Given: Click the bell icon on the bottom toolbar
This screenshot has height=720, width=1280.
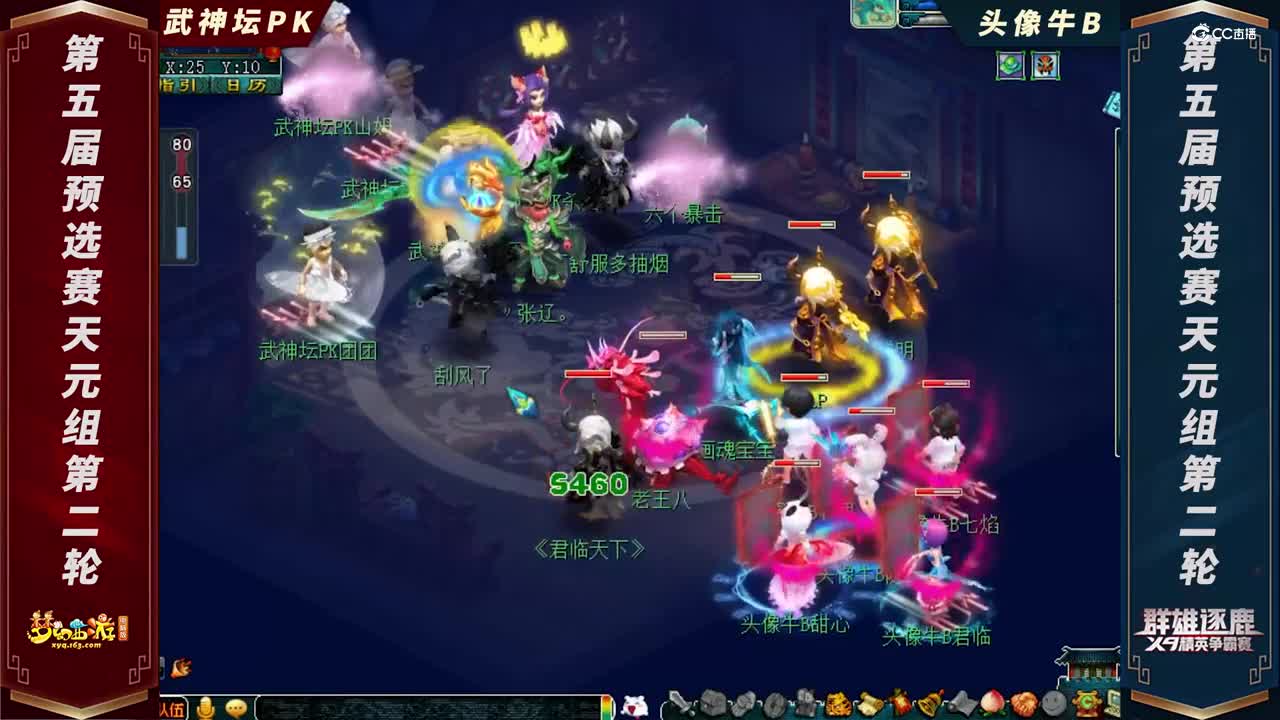Looking at the screenshot, I should click(929, 703).
